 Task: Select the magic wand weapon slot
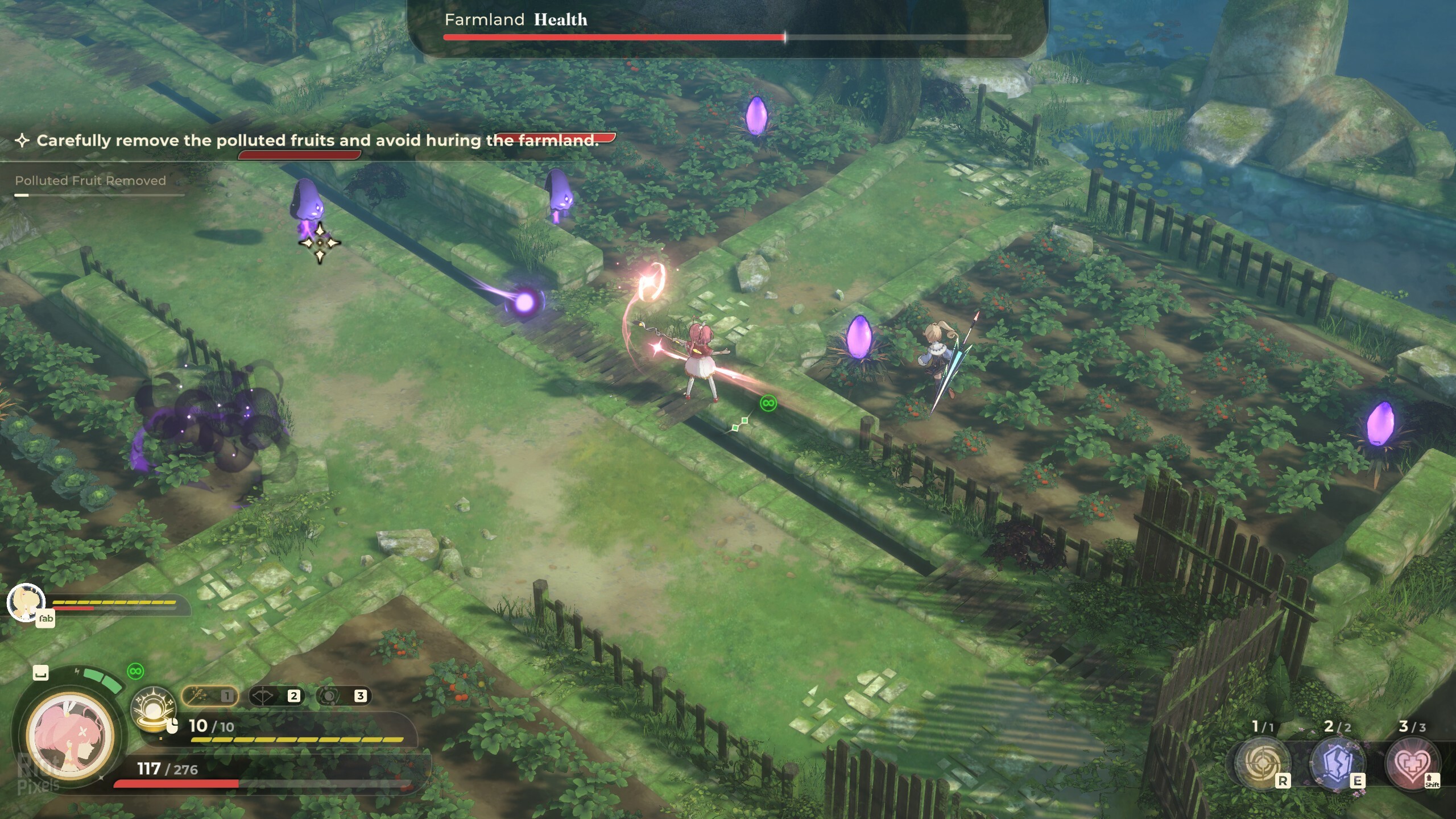(x=209, y=696)
